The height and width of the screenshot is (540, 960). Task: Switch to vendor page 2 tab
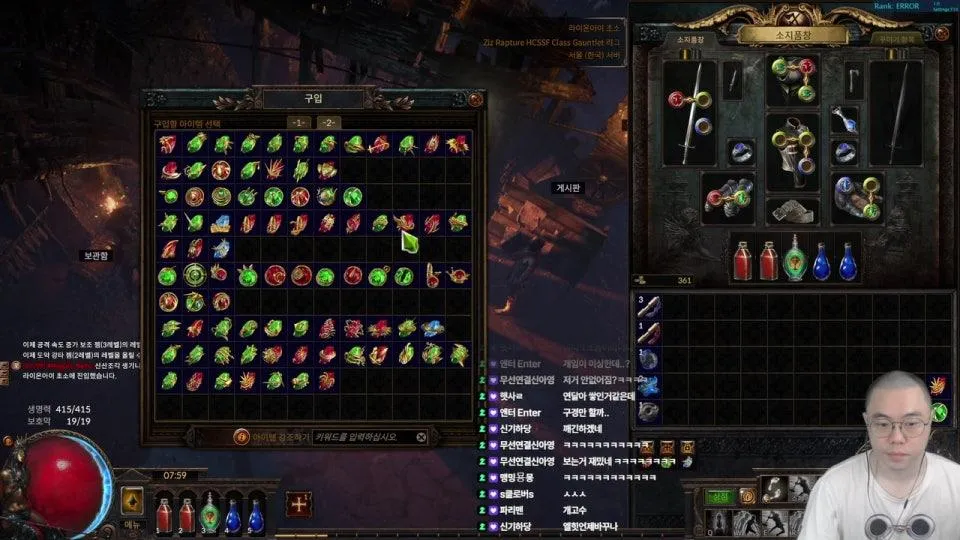click(329, 122)
